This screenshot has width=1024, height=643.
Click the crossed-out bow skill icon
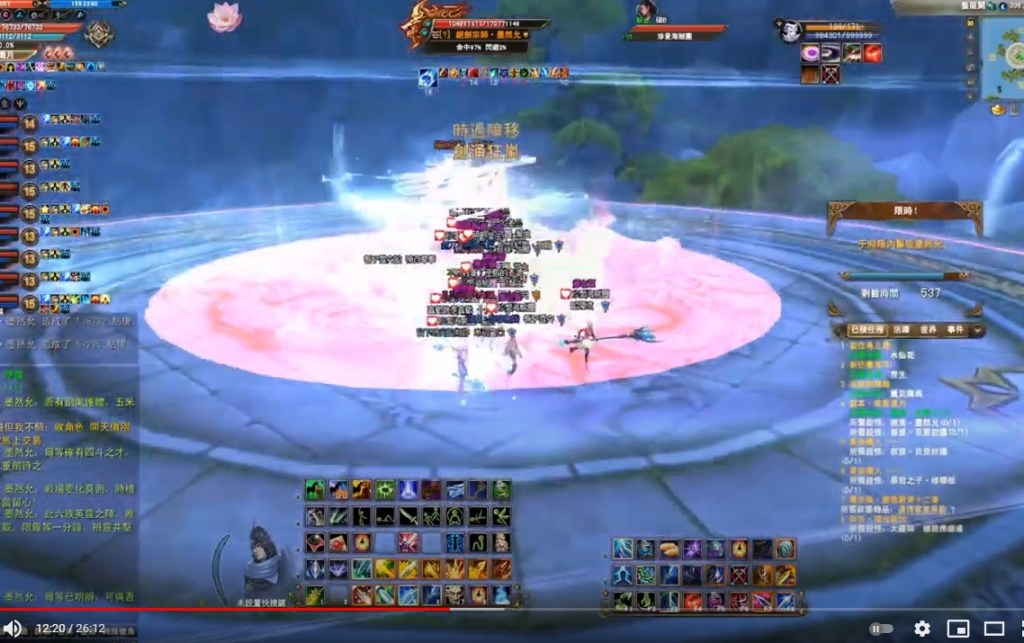tap(740, 575)
